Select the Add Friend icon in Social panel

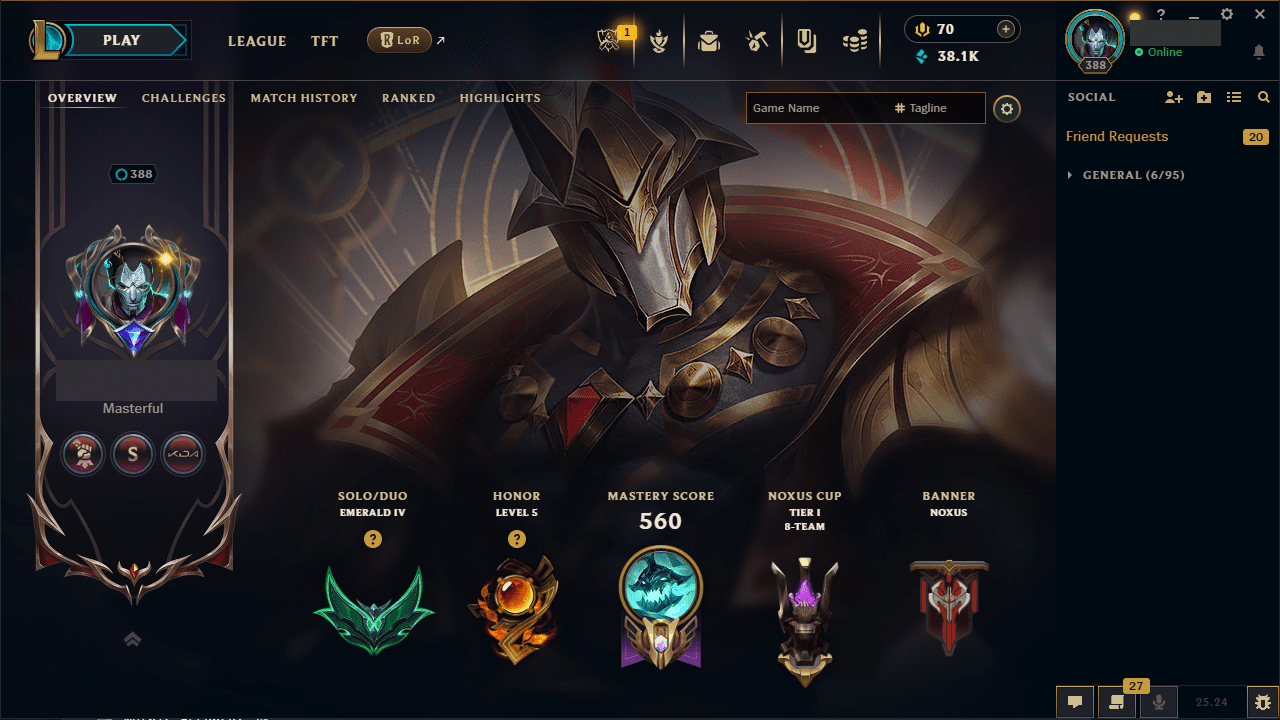point(1174,97)
